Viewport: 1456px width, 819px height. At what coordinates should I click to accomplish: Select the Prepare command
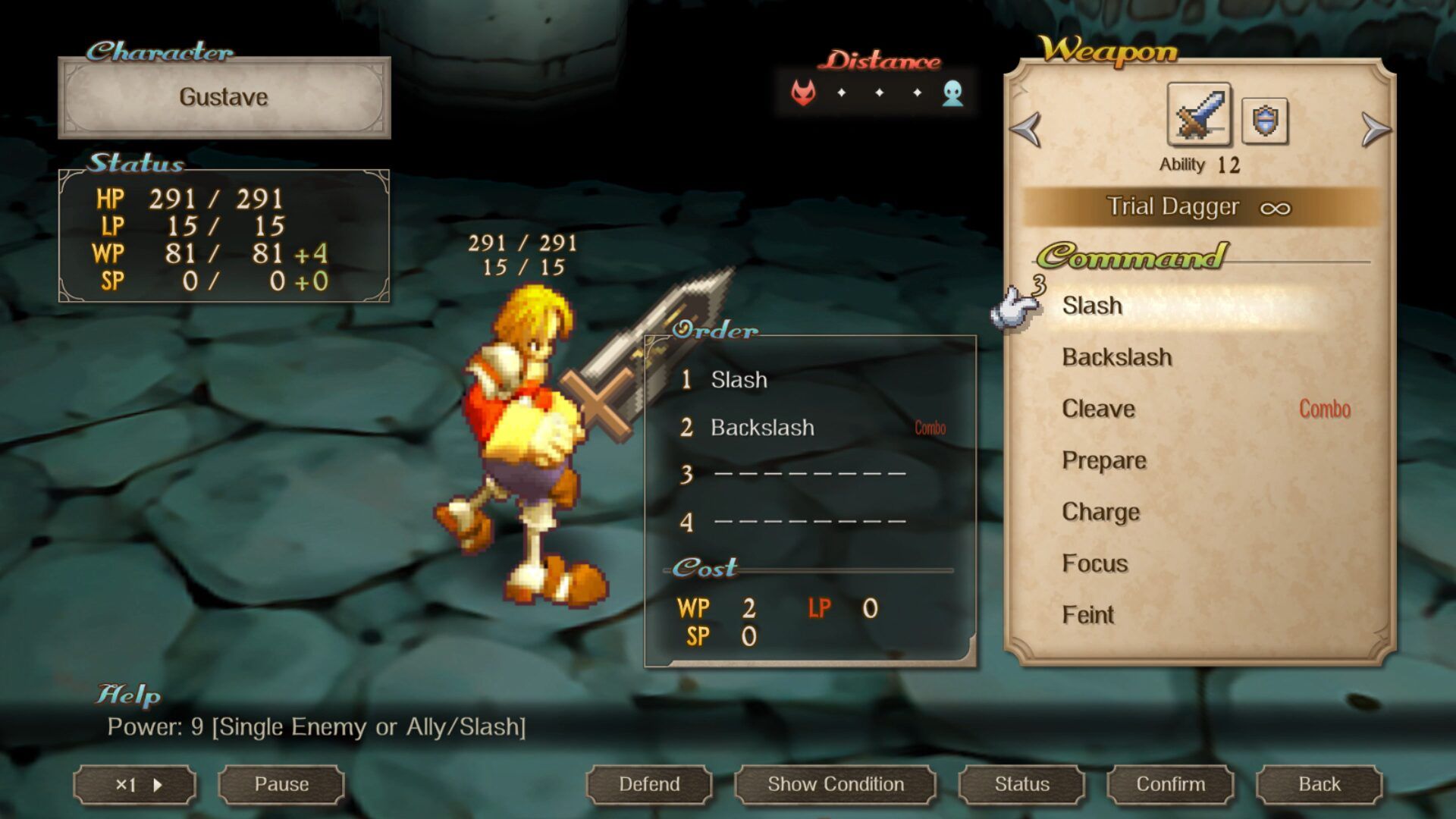click(1104, 460)
